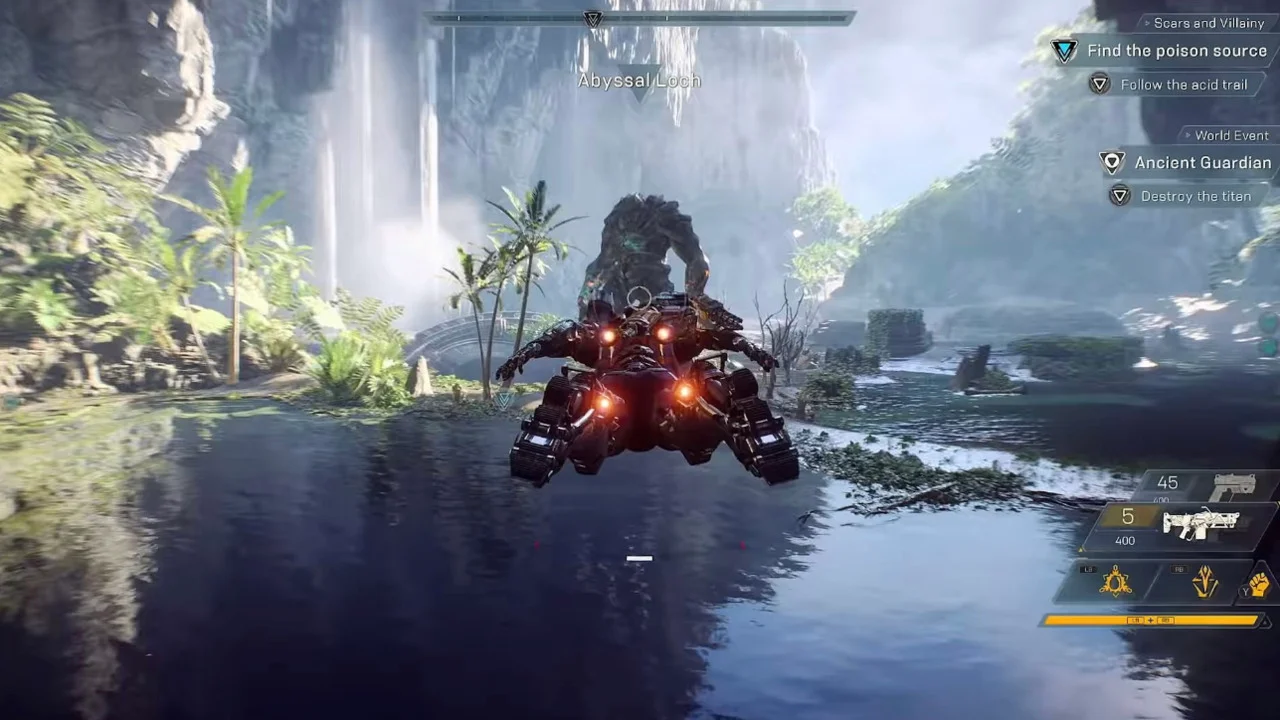Select the Scars and Villainy mission header
The width and height of the screenshot is (1280, 720).
tap(1208, 23)
